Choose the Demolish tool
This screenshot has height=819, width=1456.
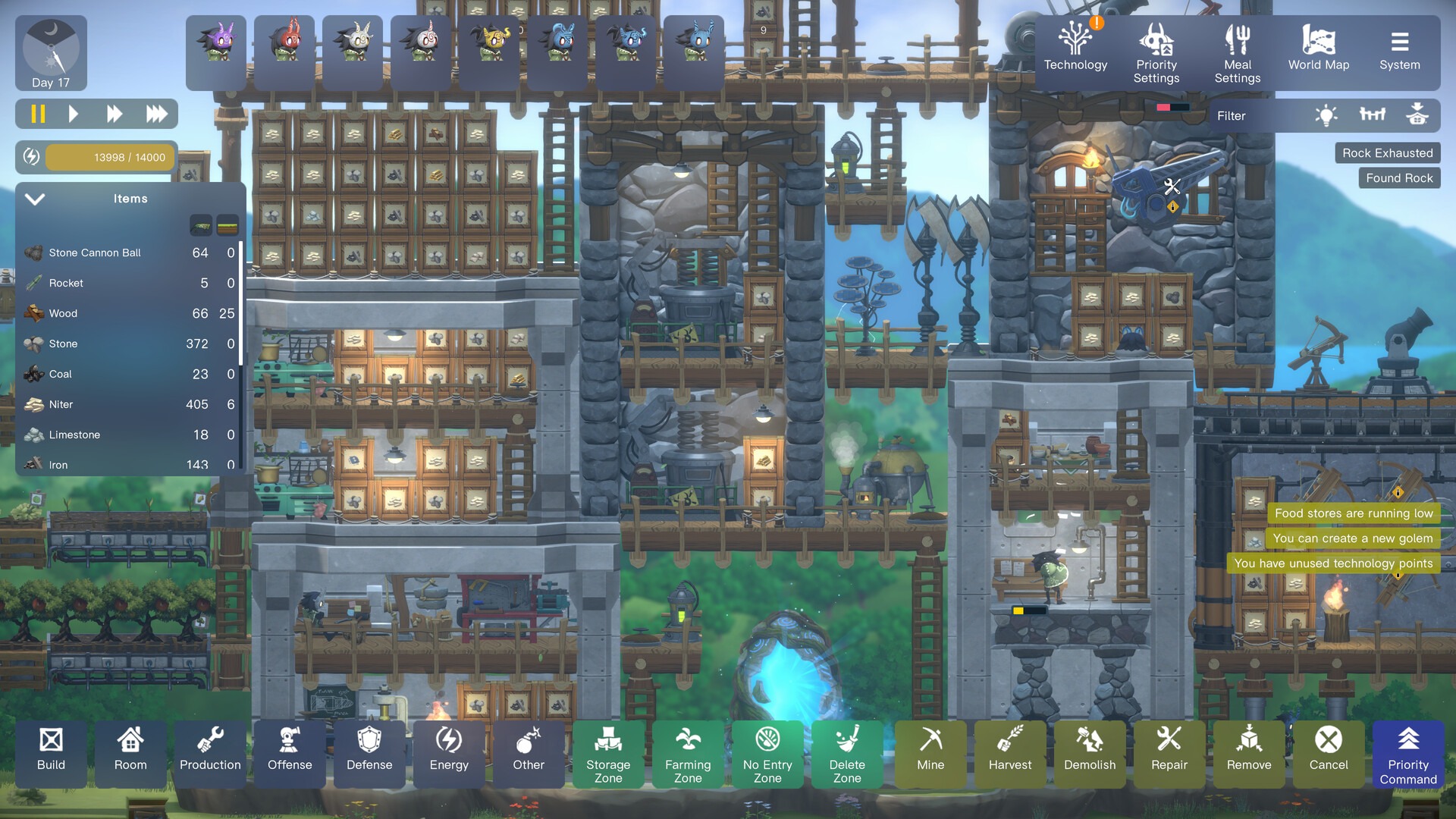[x=1090, y=751]
